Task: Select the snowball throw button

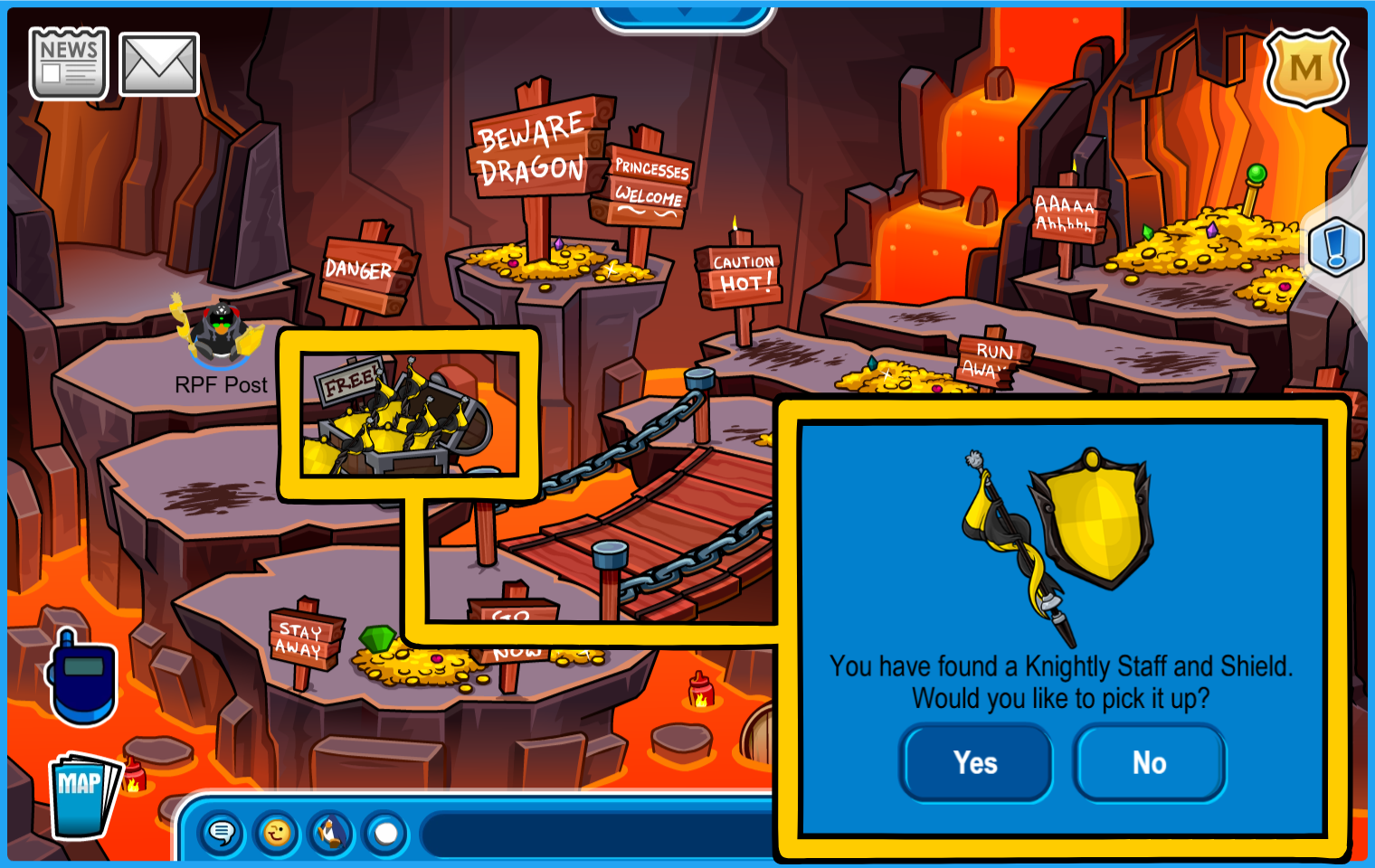Action: (386, 833)
